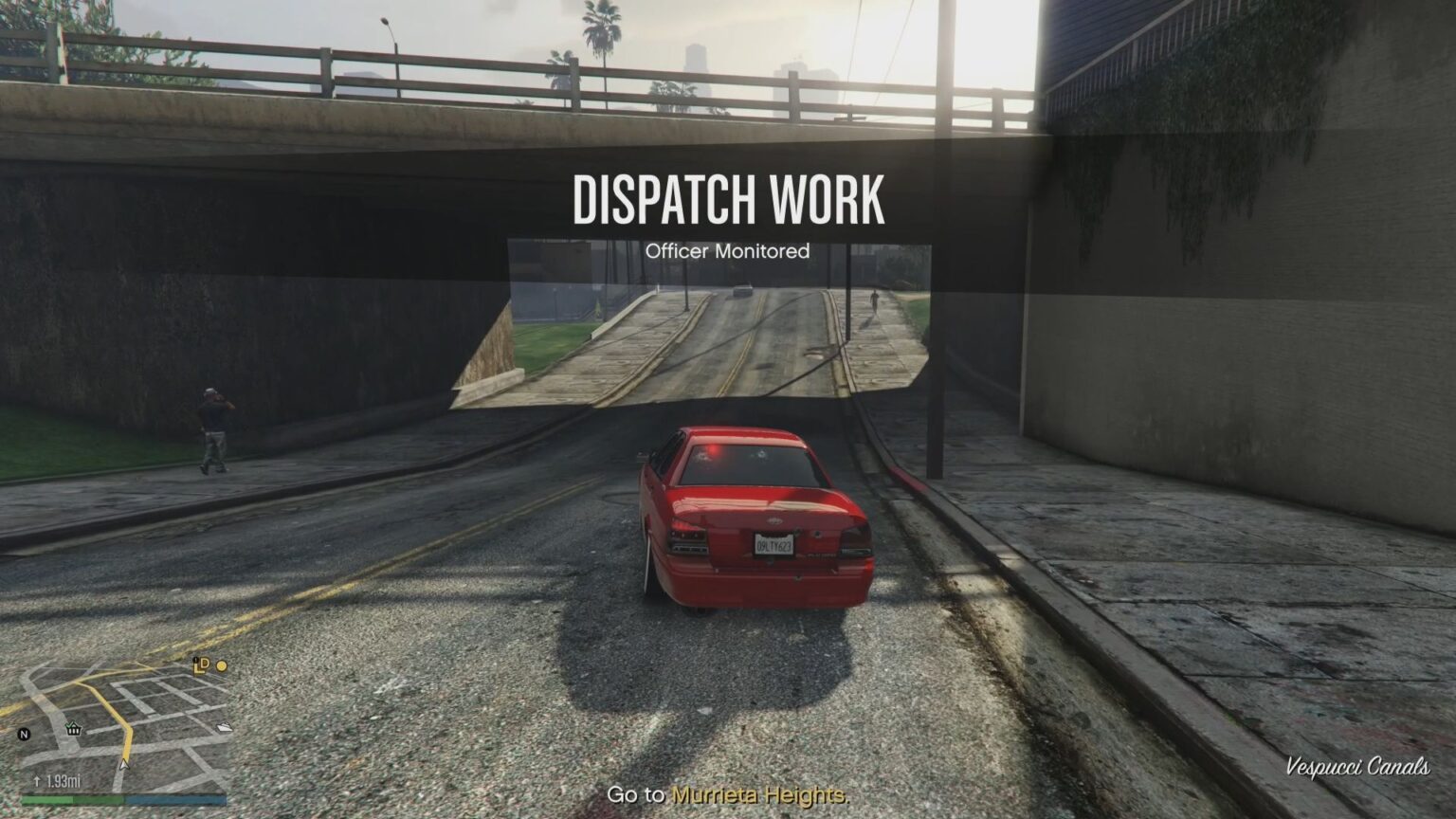Viewport: 1456px width, 819px height.
Task: Click the upward arrow beside 1.93mi
Action: pos(37,780)
